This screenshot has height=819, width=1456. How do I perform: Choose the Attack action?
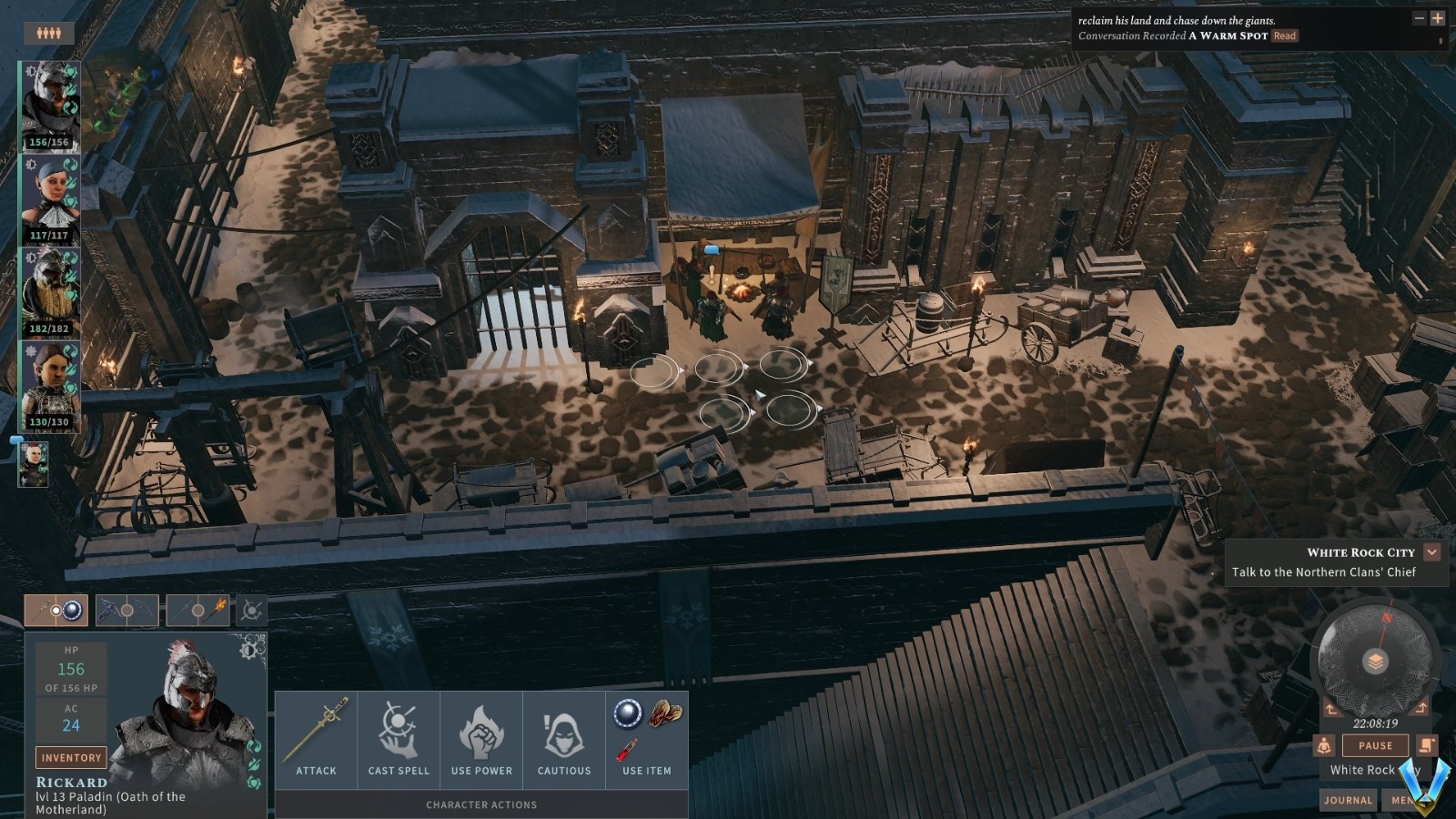click(316, 738)
